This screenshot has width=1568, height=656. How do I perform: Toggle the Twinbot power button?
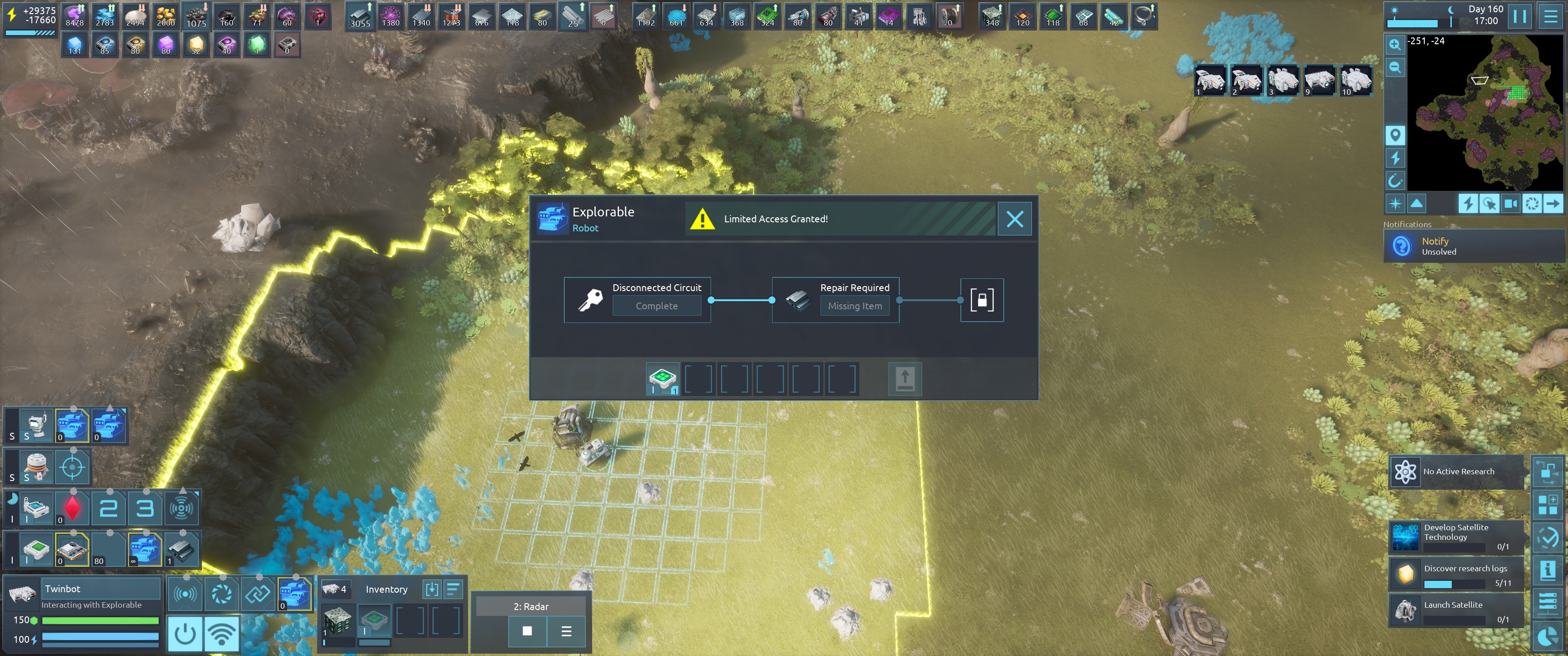point(185,634)
